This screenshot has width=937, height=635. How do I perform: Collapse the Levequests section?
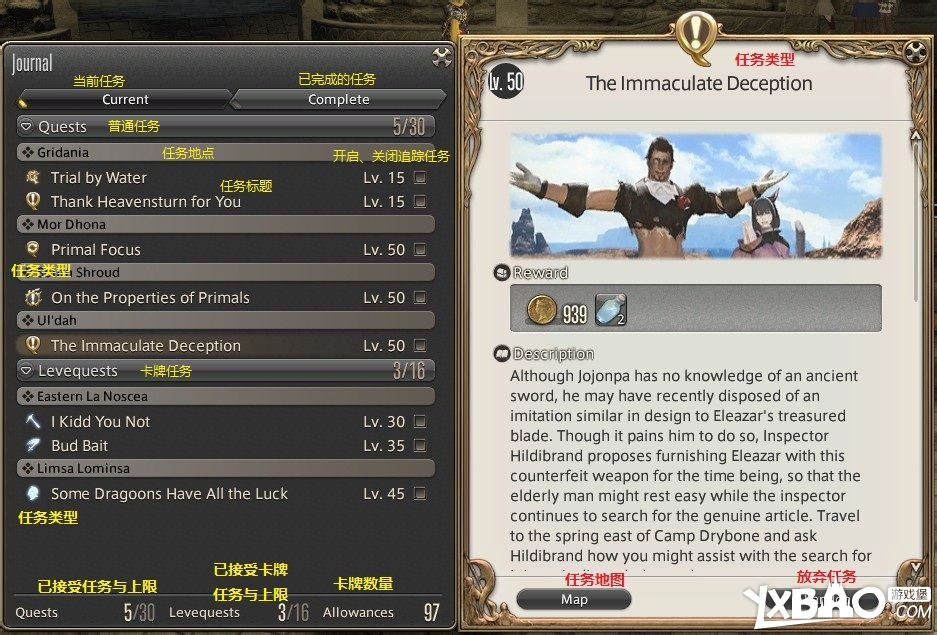[x=27, y=371]
